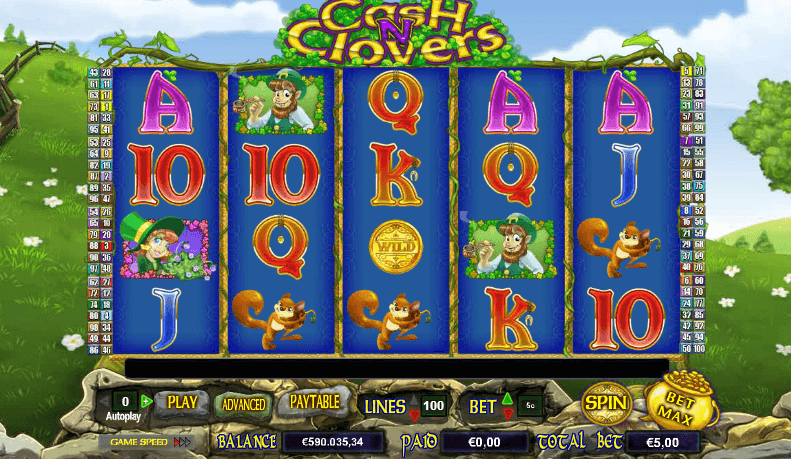Viewport: 791px width, 459px height.
Task: Increase autoplay count with the green arrow
Action: (x=147, y=401)
